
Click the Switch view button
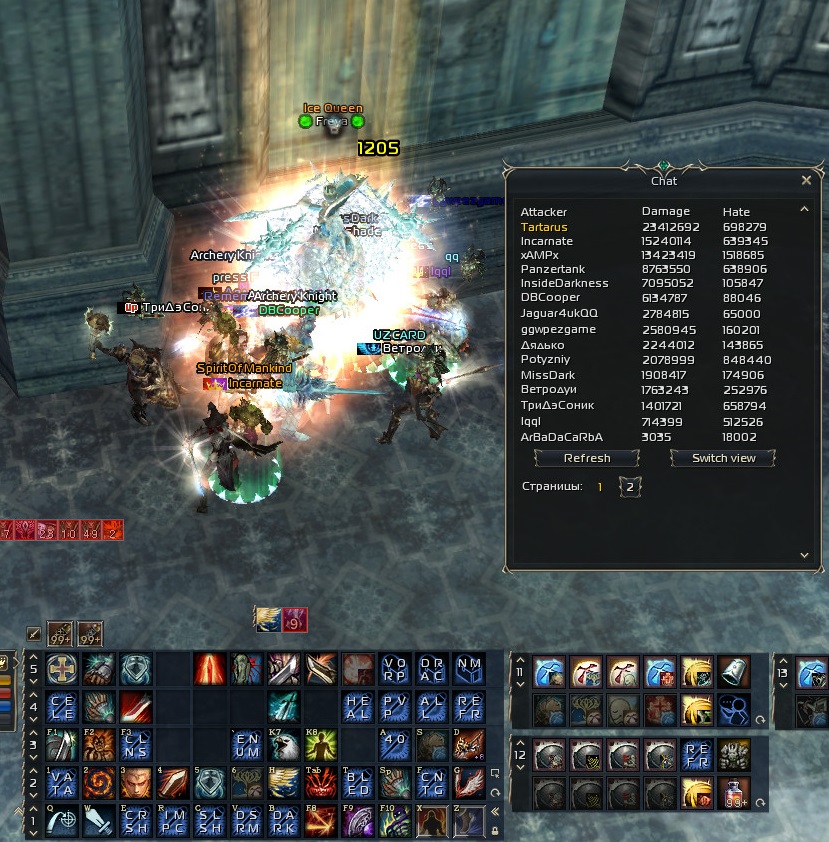point(723,458)
